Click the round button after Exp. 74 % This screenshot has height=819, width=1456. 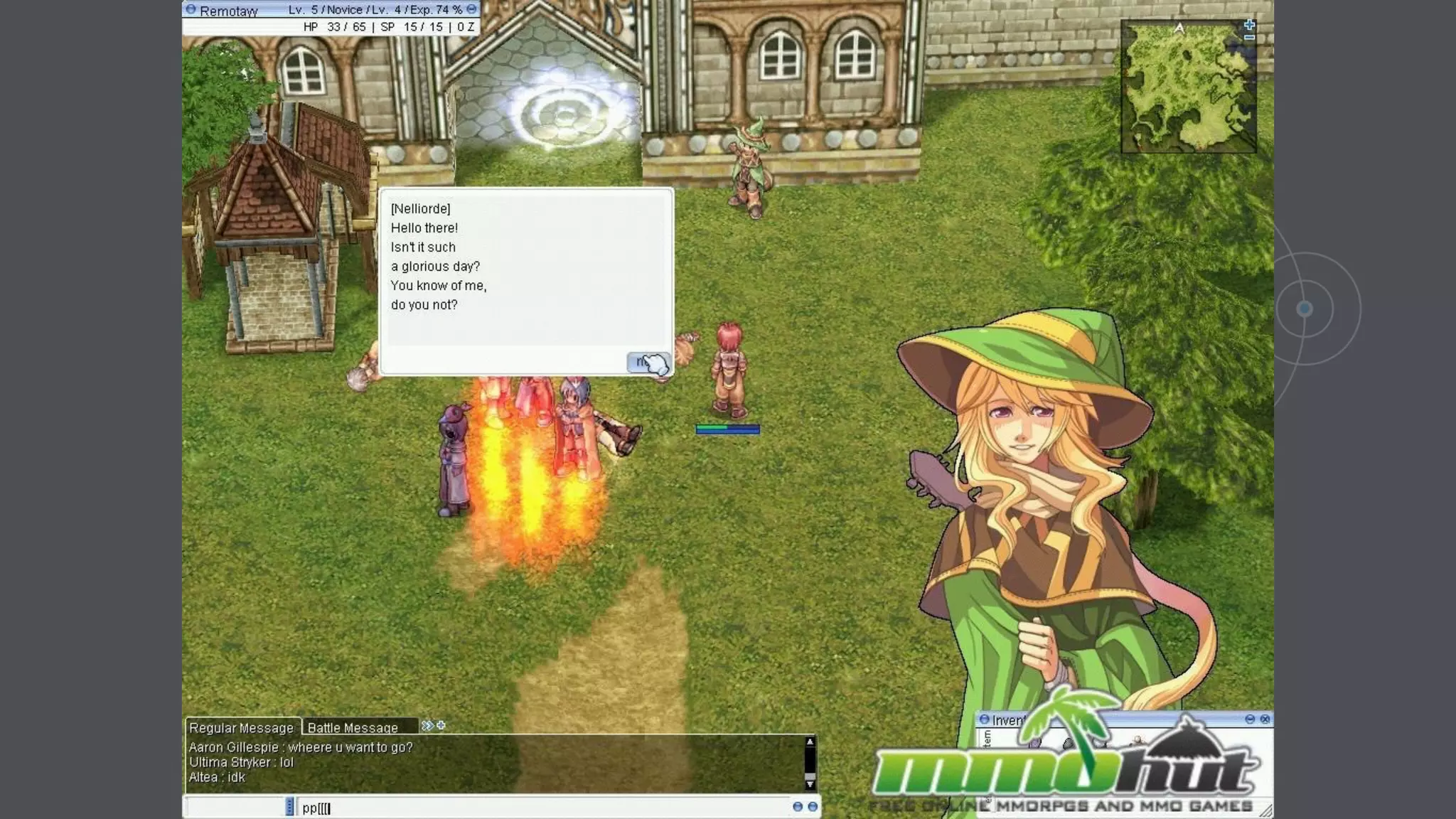(471, 9)
